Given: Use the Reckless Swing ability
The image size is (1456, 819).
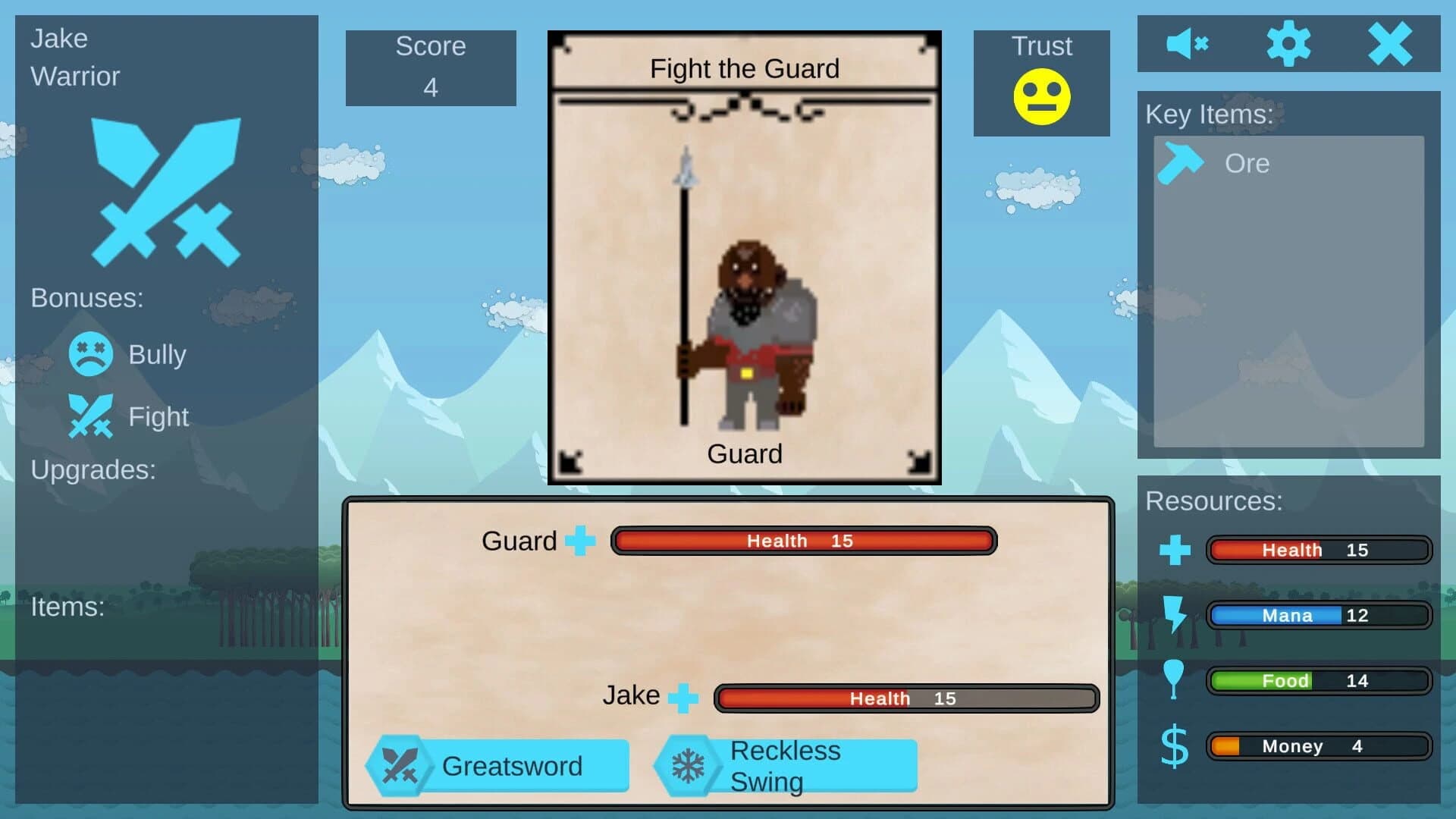Looking at the screenshot, I should point(785,765).
